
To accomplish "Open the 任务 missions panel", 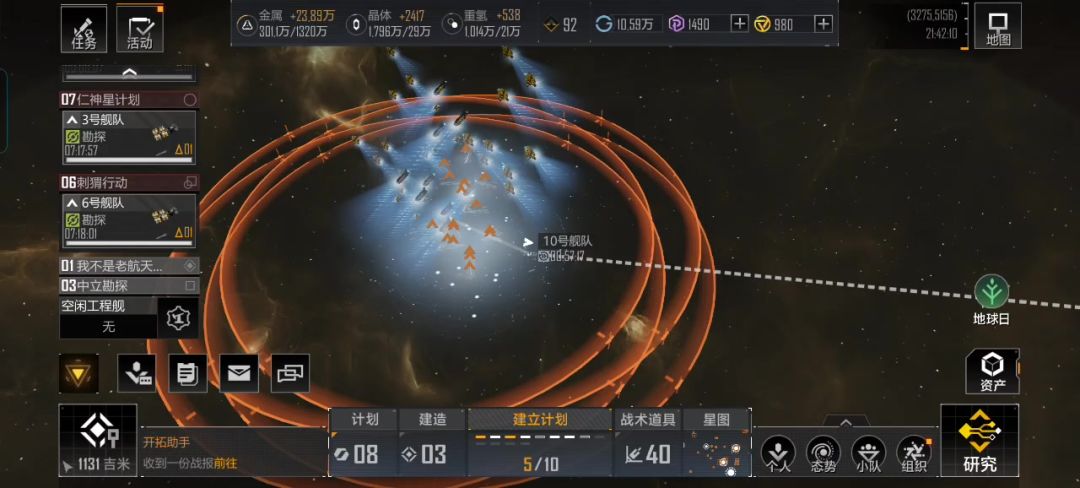I will tap(84, 29).
